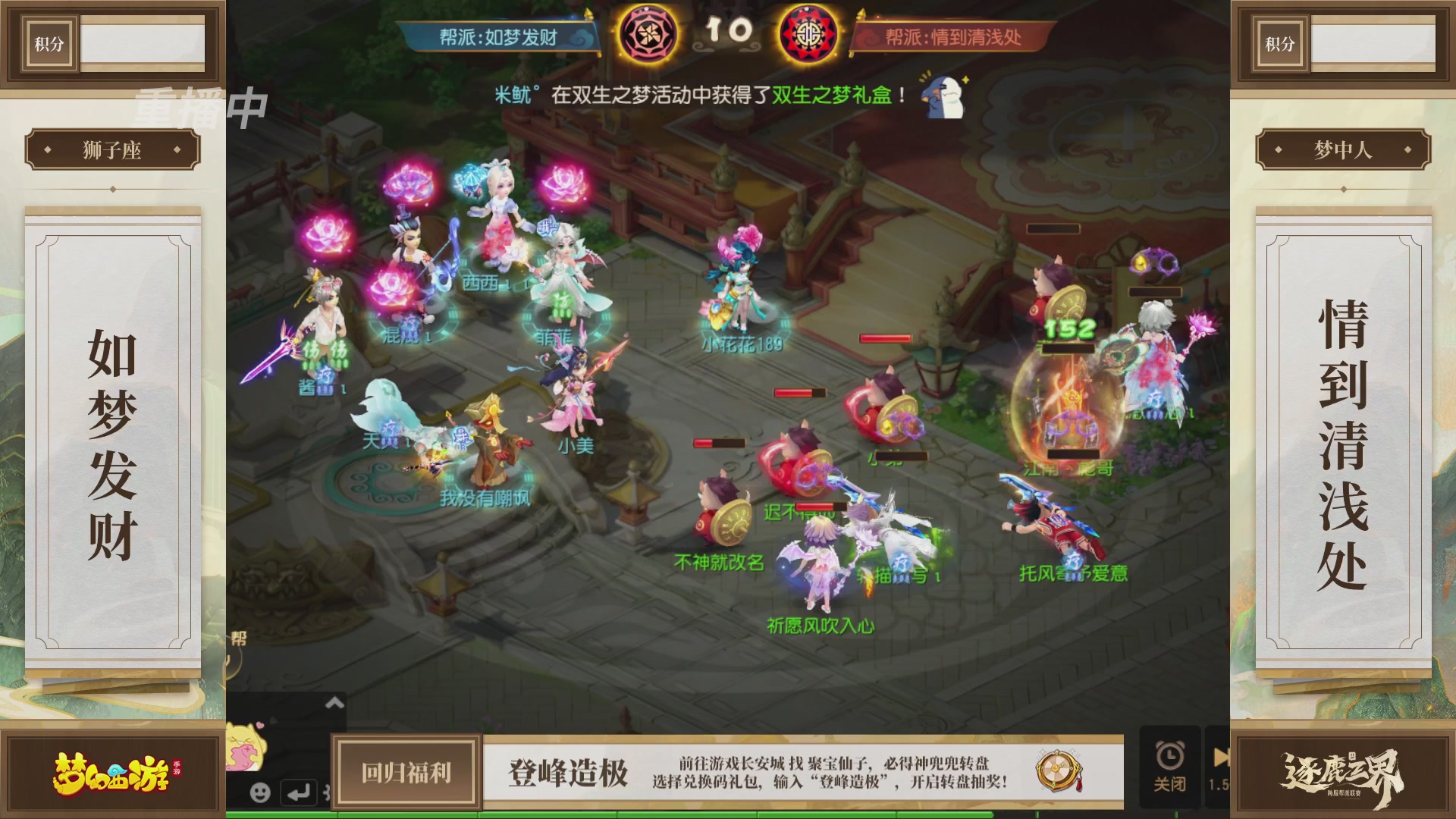The height and width of the screenshot is (819, 1456).
Task: Click the penguin emote beside the announcement text
Action: pos(942,99)
